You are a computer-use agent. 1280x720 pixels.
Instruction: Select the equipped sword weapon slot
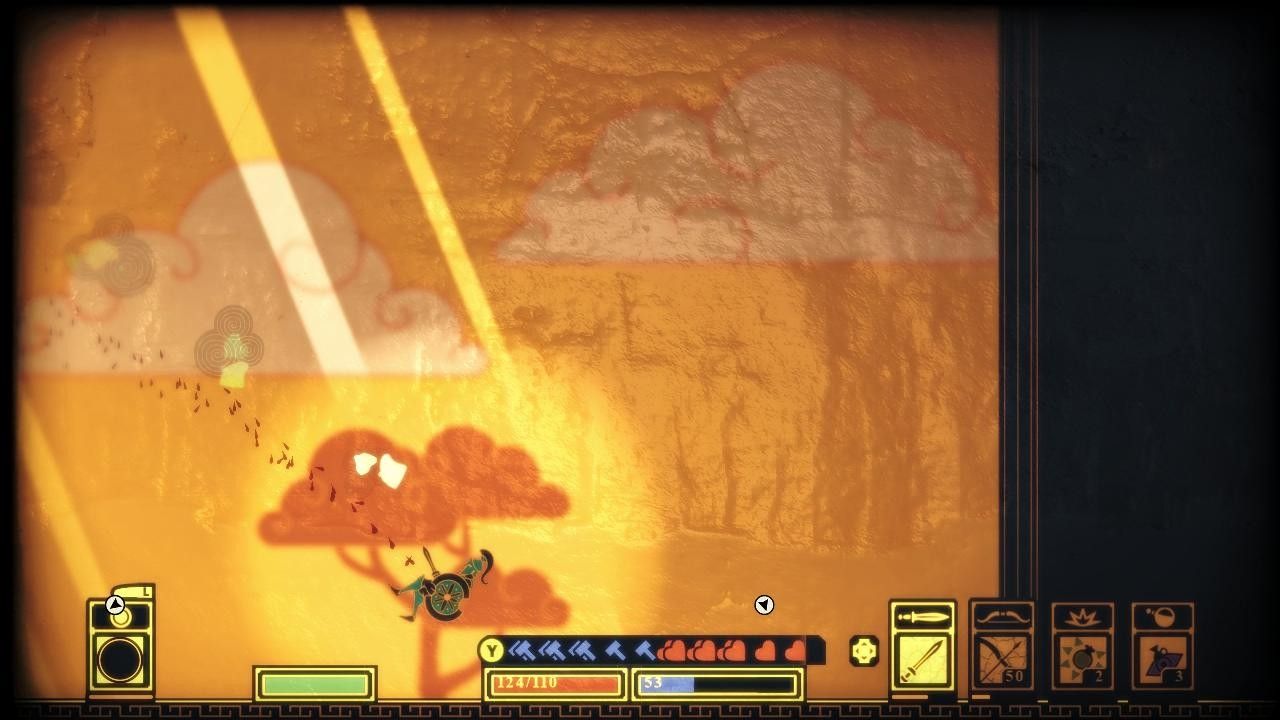click(922, 660)
